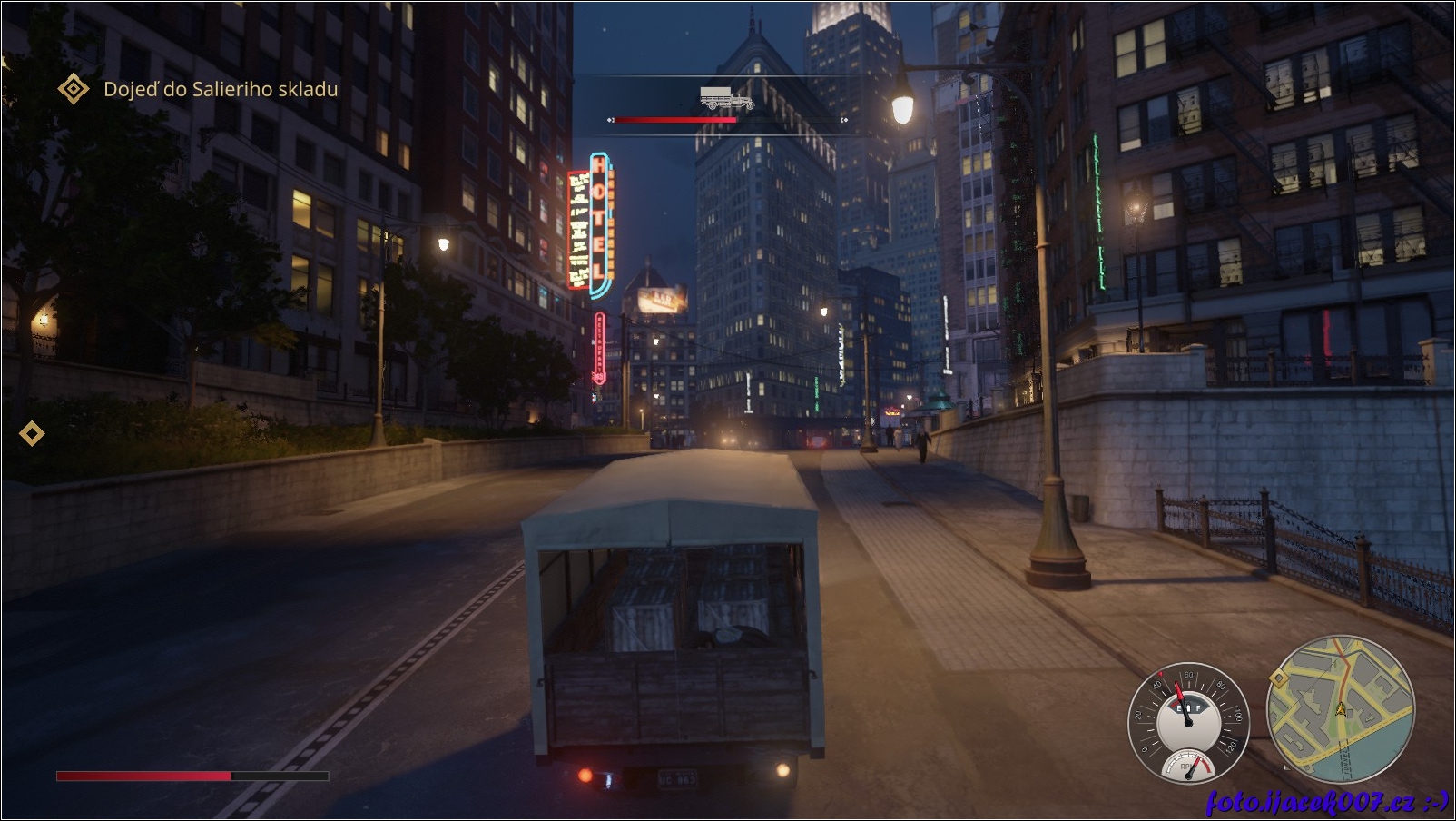The image size is (1456, 821).
Task: Click the diamond waypoint marker at screen edge
Action: pos(32,434)
